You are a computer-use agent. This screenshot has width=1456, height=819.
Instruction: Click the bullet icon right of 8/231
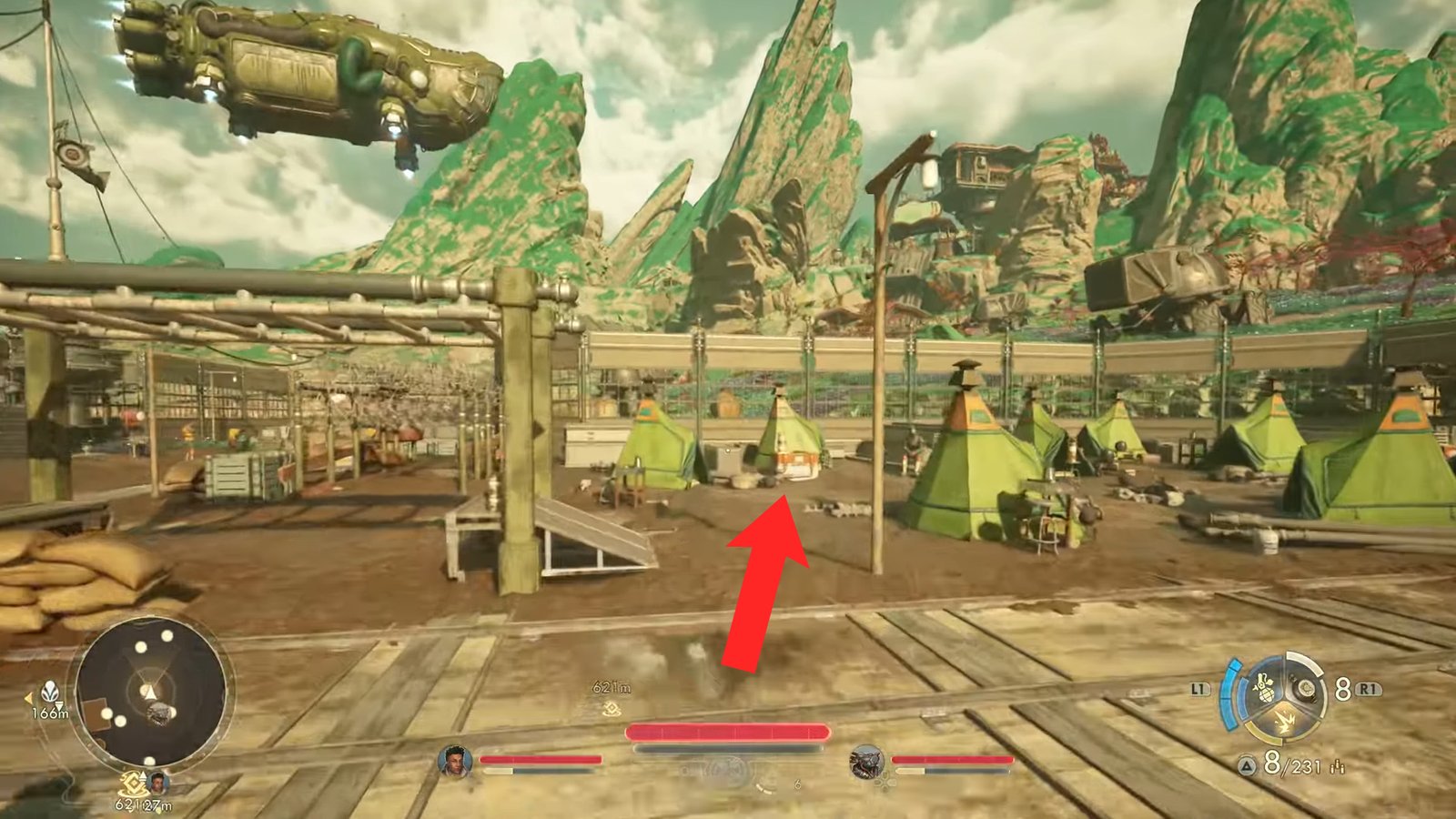click(x=1337, y=767)
